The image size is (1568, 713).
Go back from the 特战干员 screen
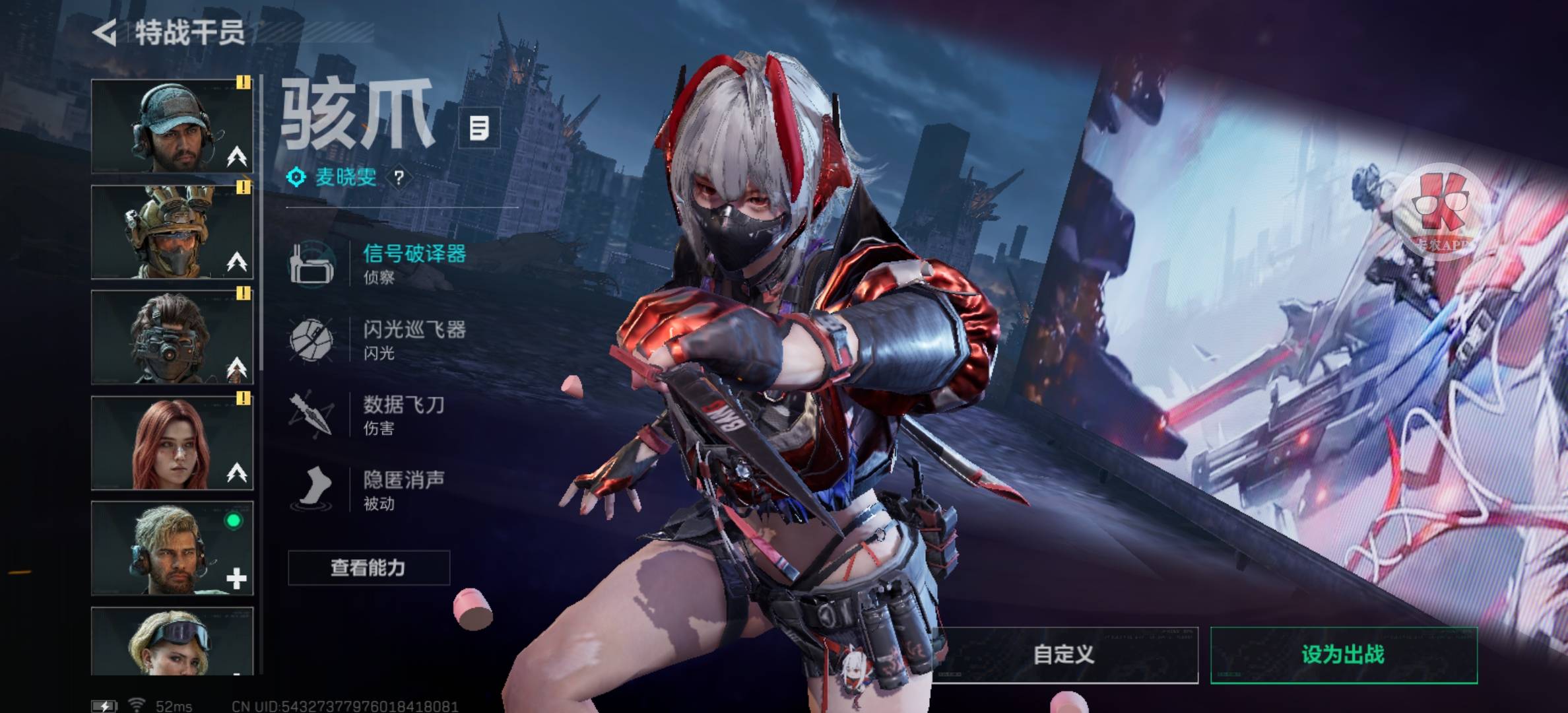[106, 32]
